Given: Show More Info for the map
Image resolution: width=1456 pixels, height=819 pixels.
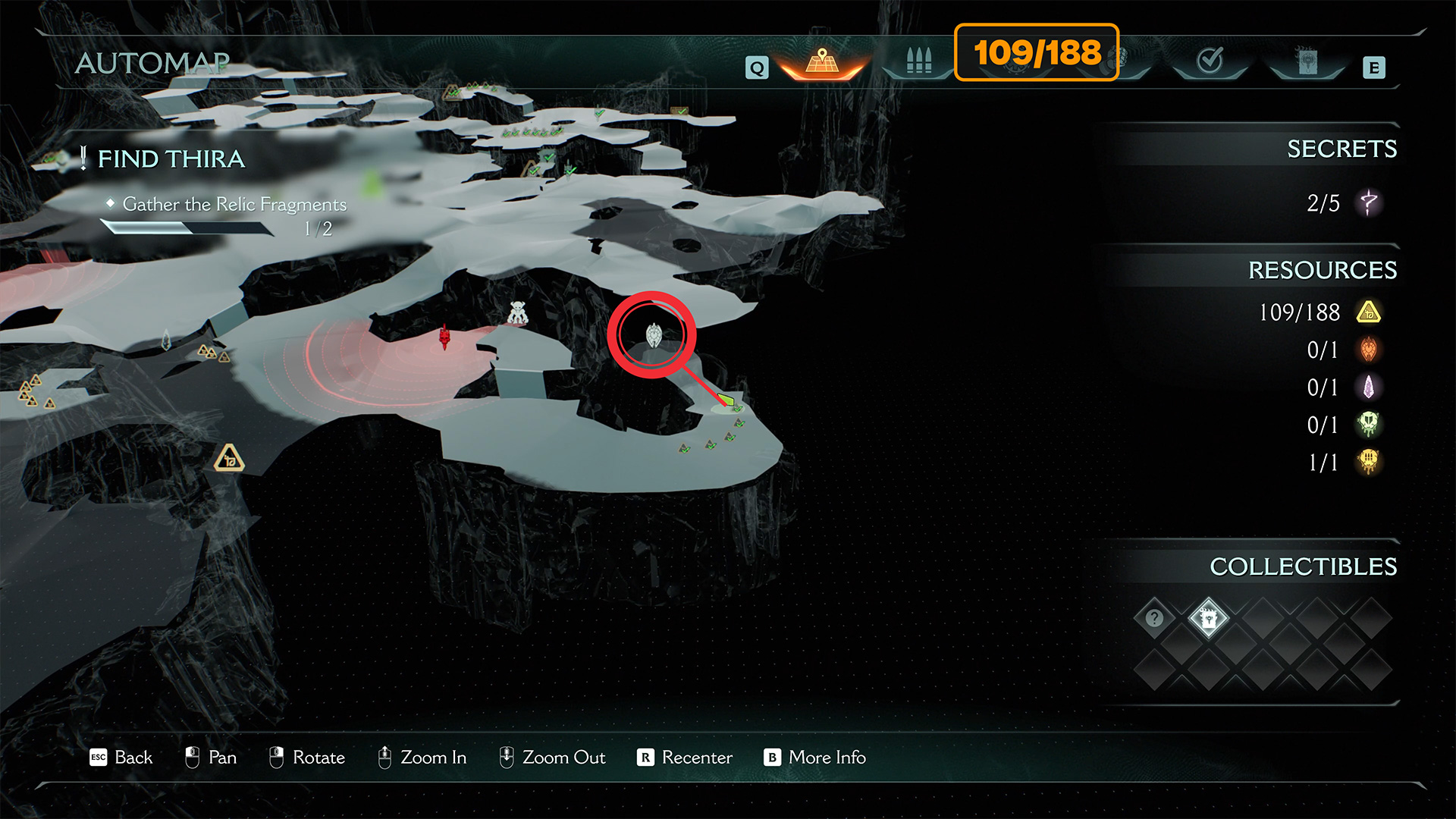Looking at the screenshot, I should point(815,758).
